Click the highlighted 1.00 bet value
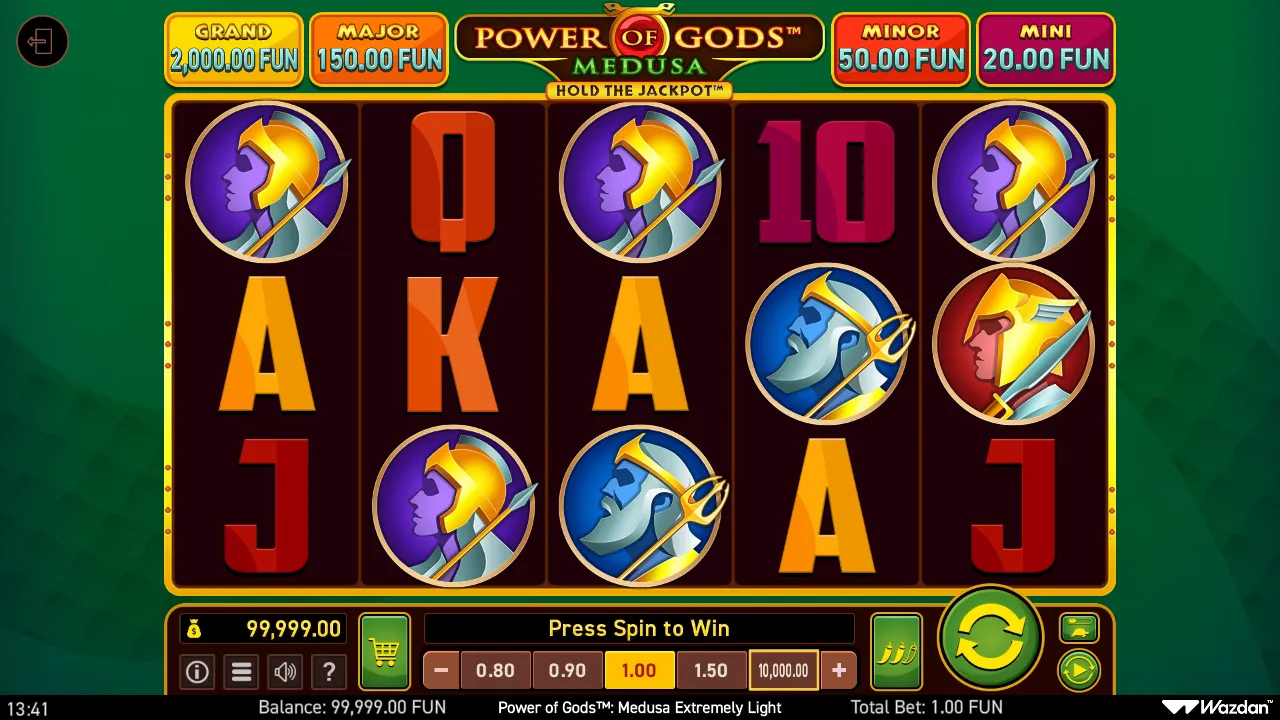This screenshot has width=1280, height=720. [639, 670]
